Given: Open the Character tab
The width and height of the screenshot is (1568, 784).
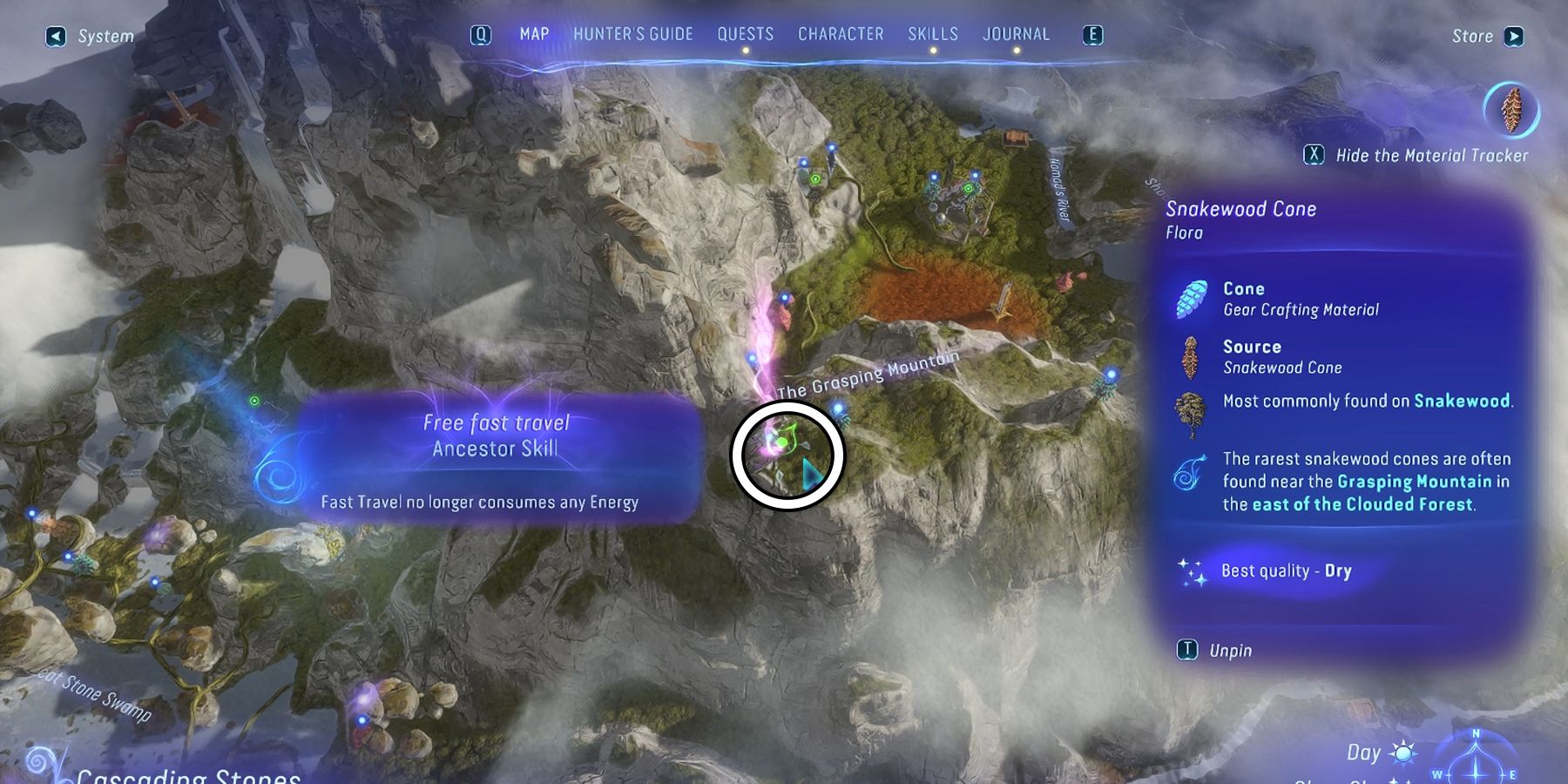Looking at the screenshot, I should coord(840,35).
